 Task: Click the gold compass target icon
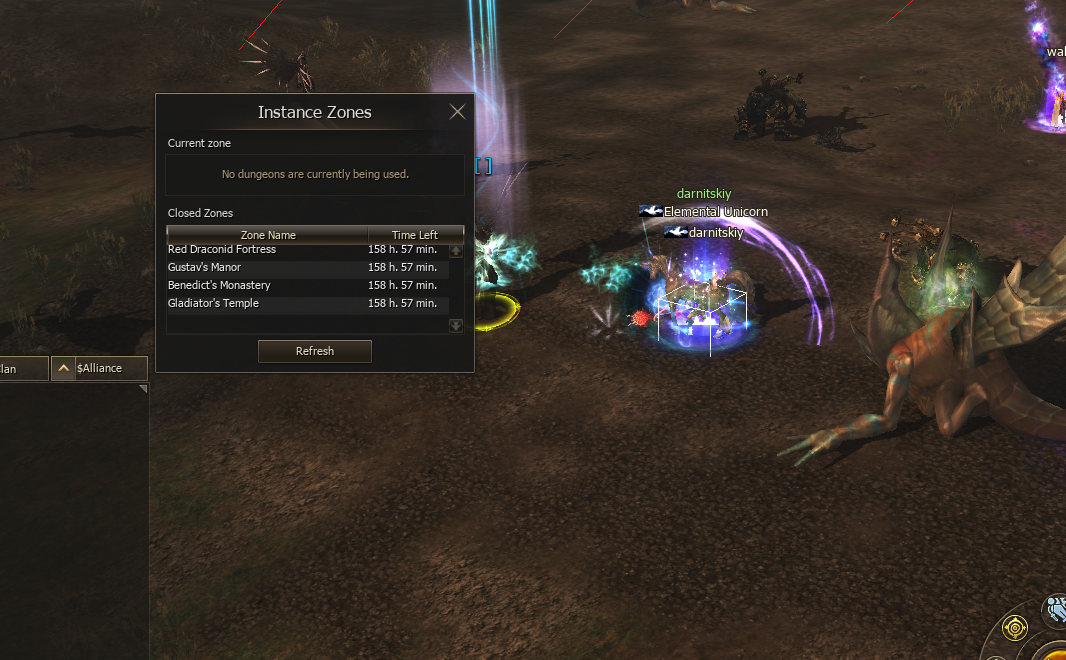(x=1015, y=628)
